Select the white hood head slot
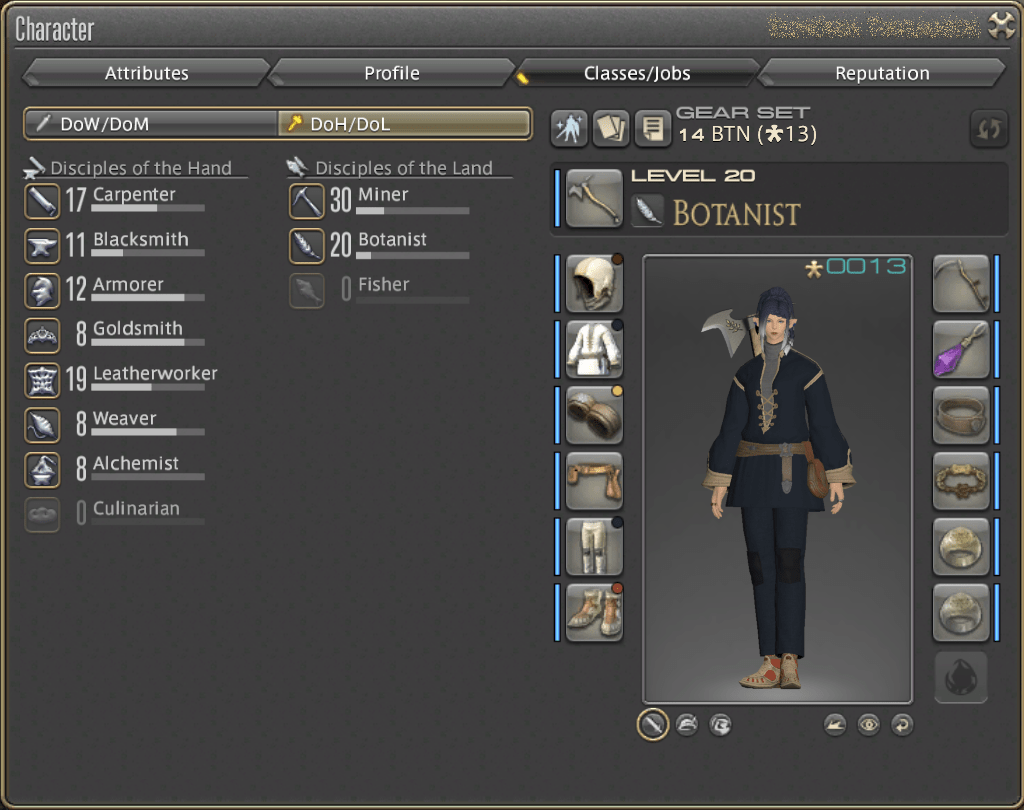Screen dimensions: 1024x810 595,283
